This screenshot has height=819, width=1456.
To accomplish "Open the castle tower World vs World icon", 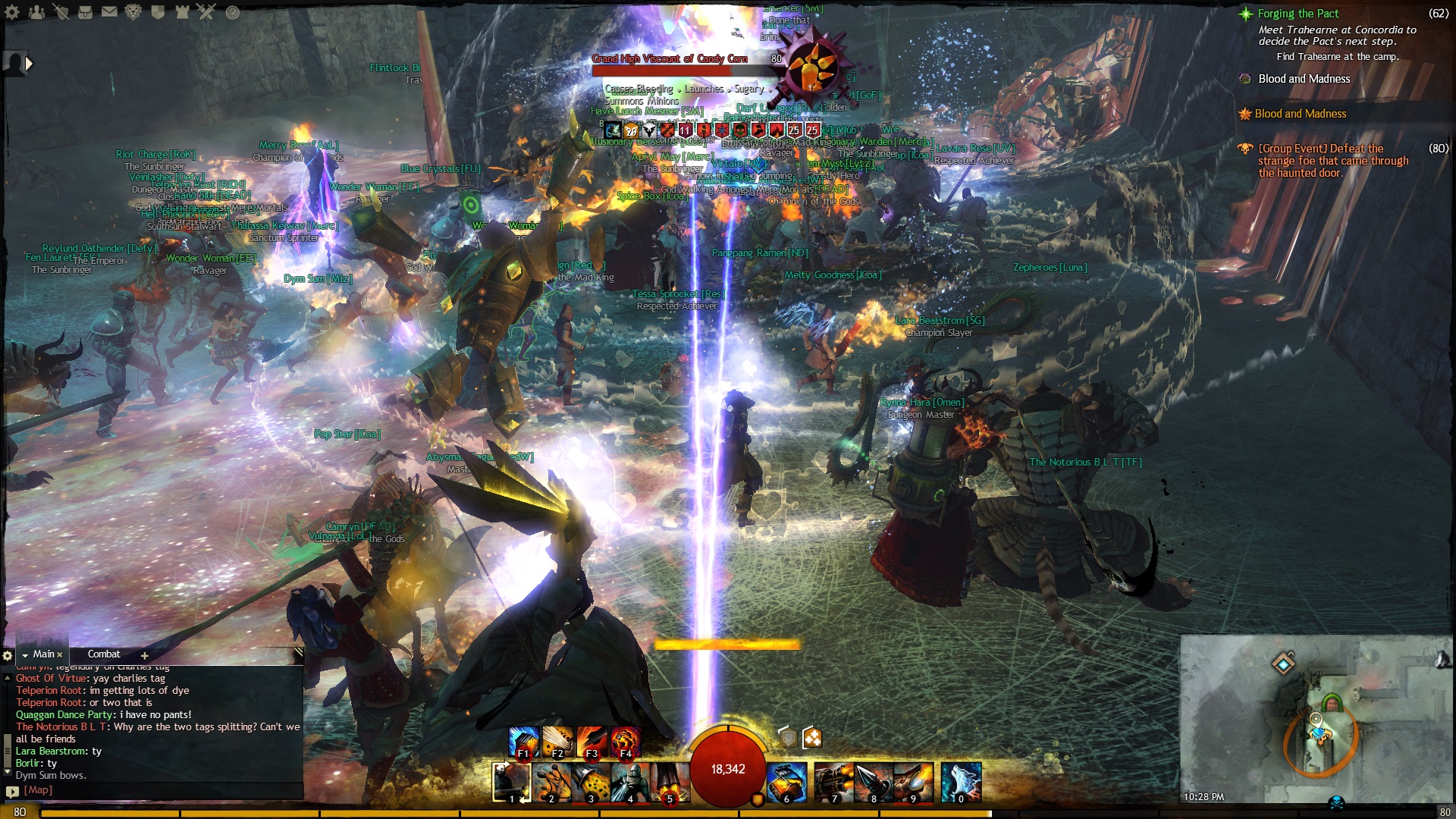I will (182, 12).
